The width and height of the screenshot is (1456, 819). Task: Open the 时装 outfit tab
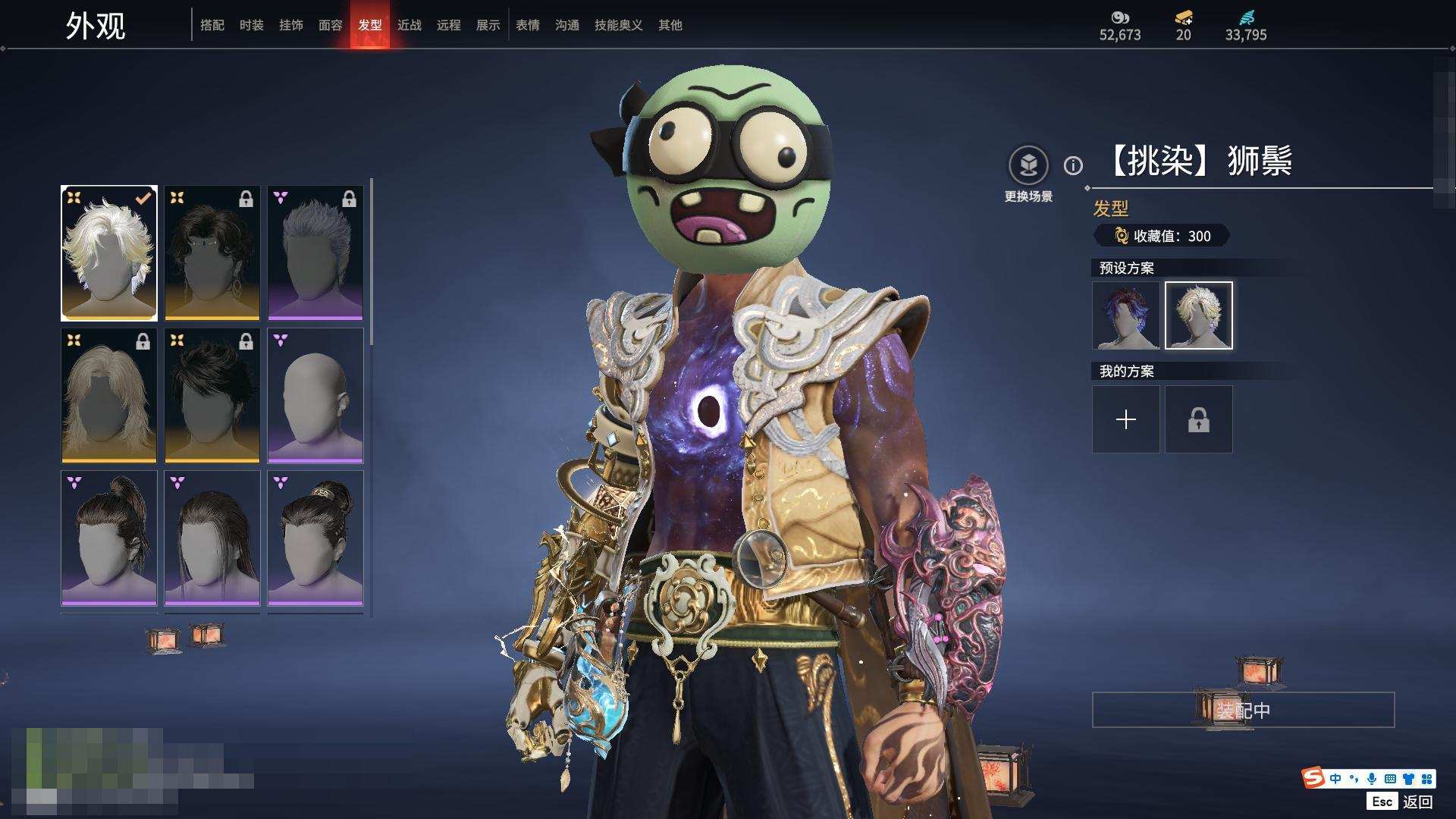click(252, 25)
